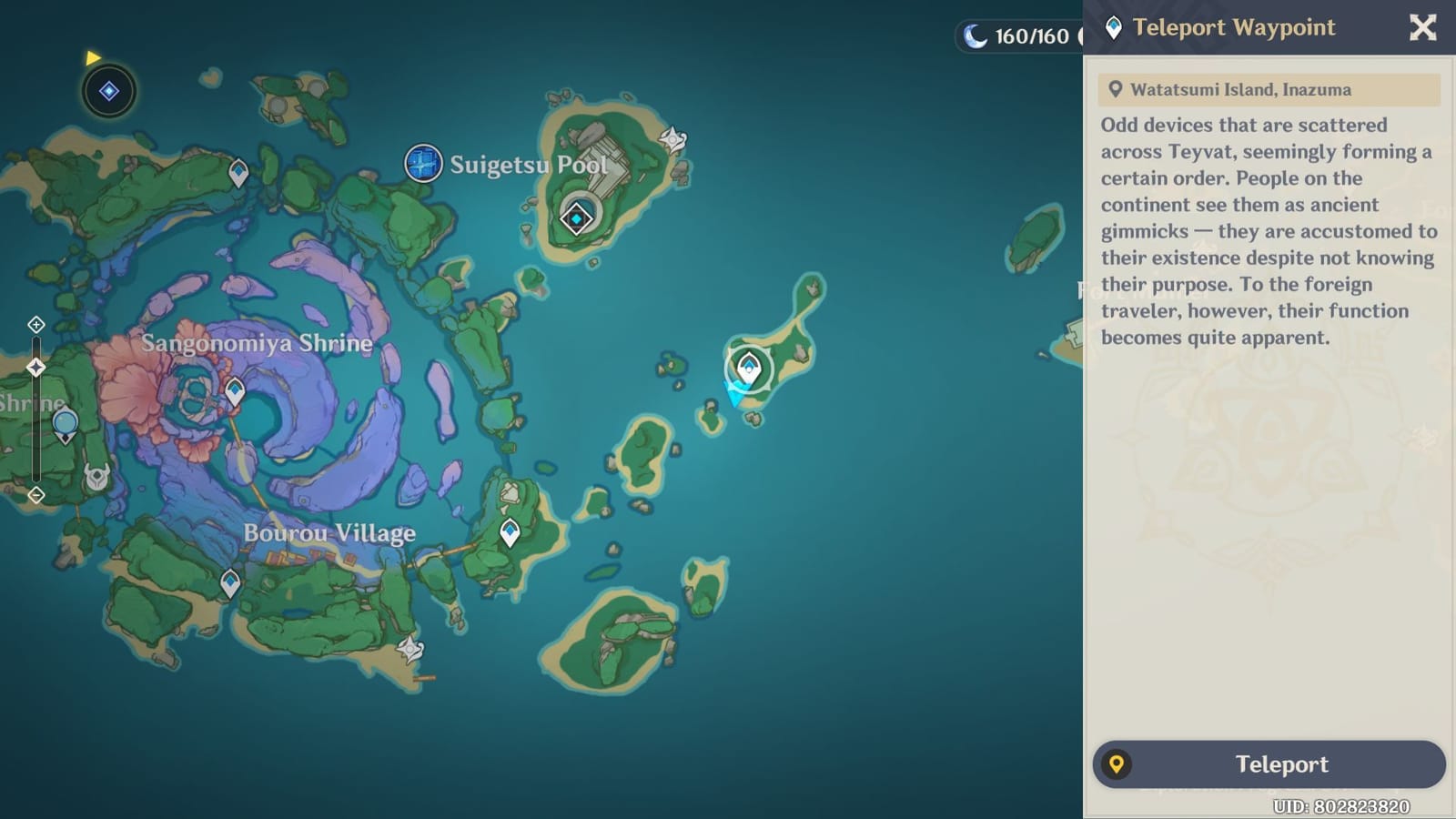Select the Sangonomiya Shrine map label
This screenshot has width=1456, height=819.
[258, 343]
